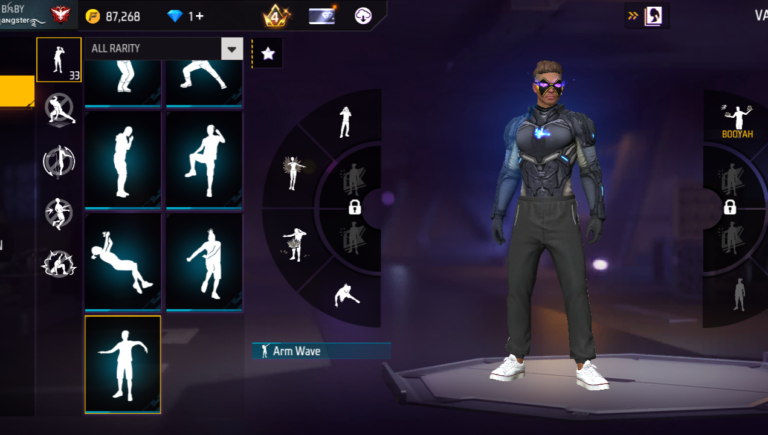The image size is (768, 435).
Task: Toggle the star favorites filter
Action: (x=267, y=54)
